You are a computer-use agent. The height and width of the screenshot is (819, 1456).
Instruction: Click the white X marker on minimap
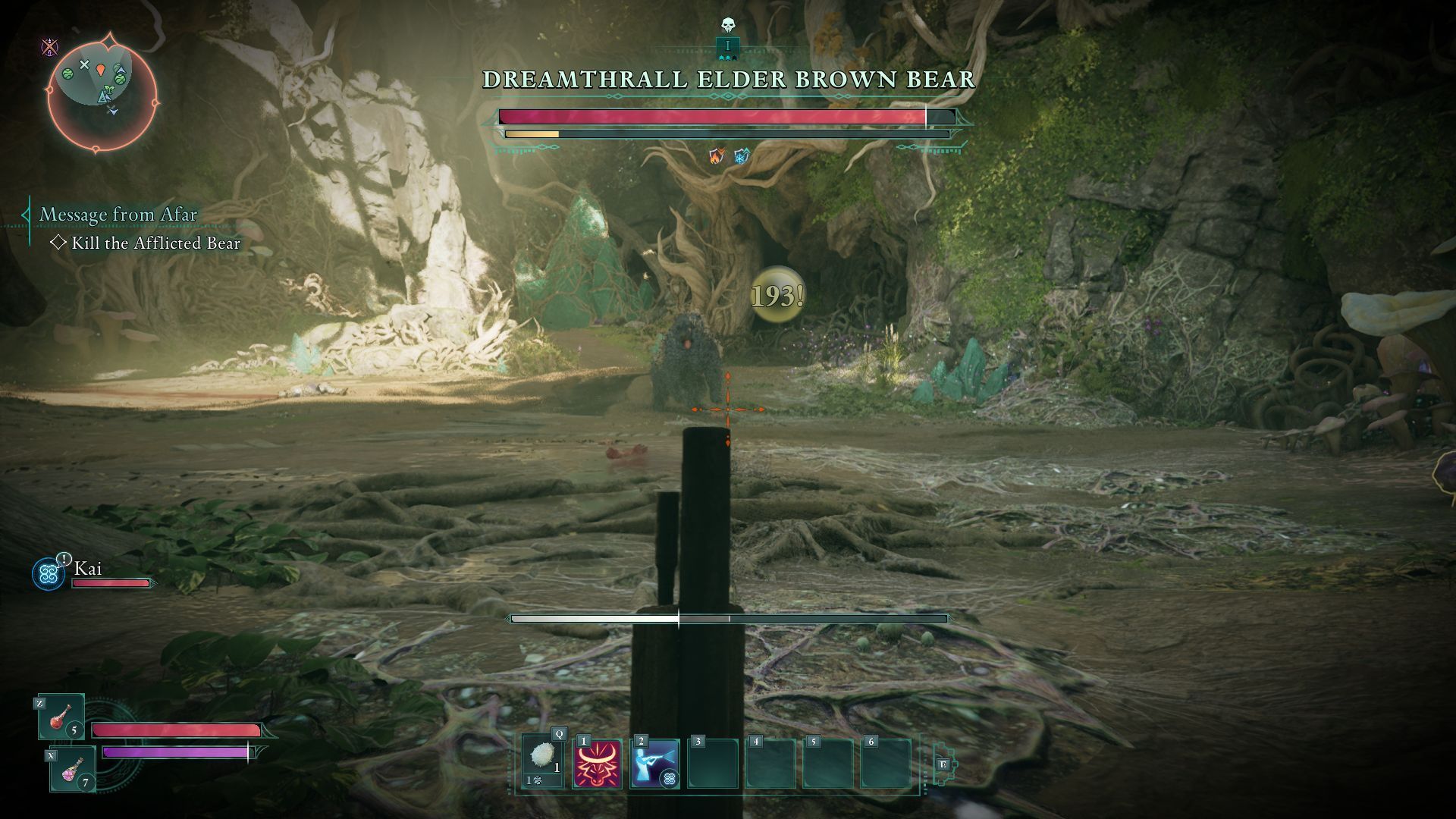(x=85, y=65)
